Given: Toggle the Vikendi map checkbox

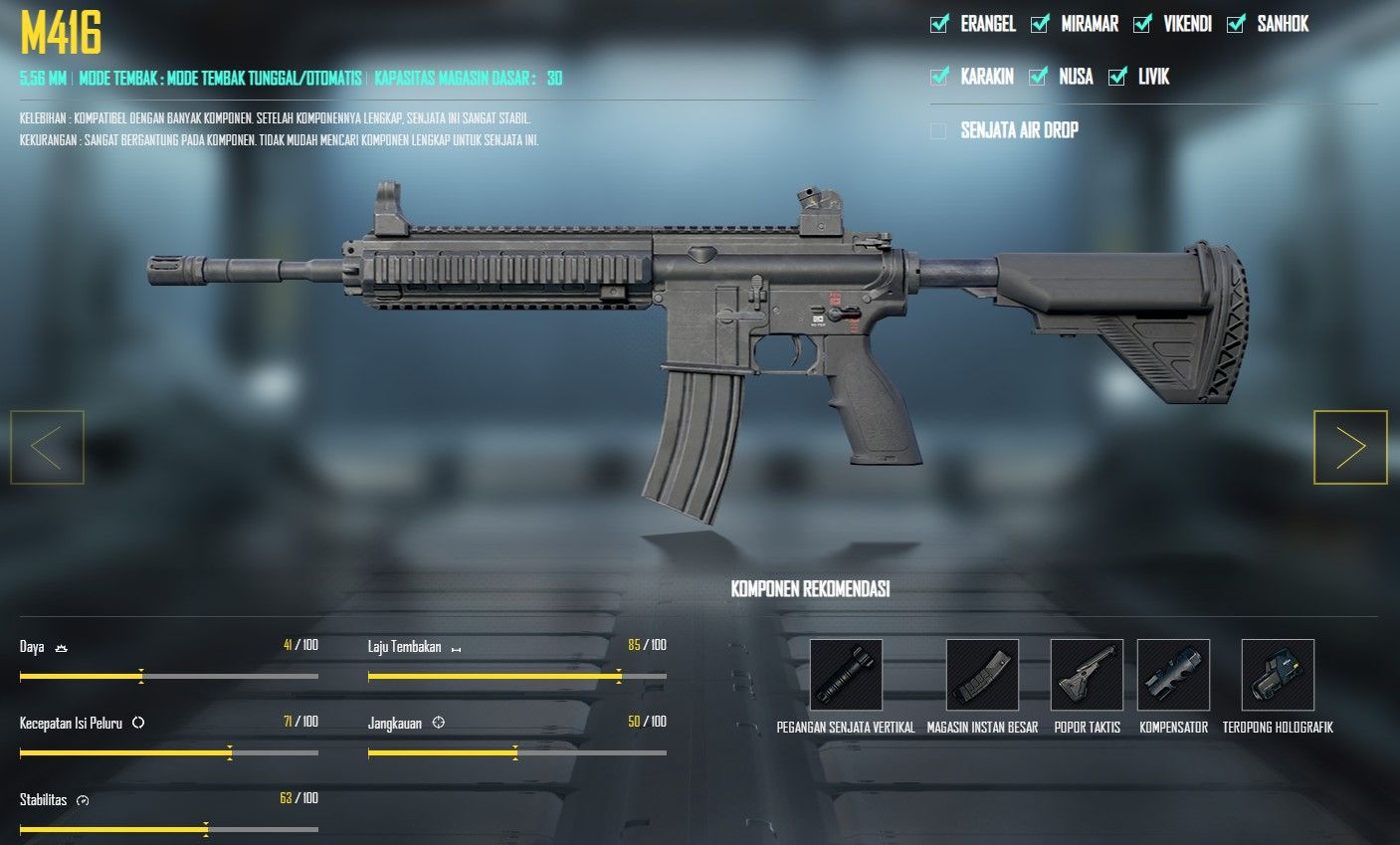Looking at the screenshot, I should [x=1142, y=24].
